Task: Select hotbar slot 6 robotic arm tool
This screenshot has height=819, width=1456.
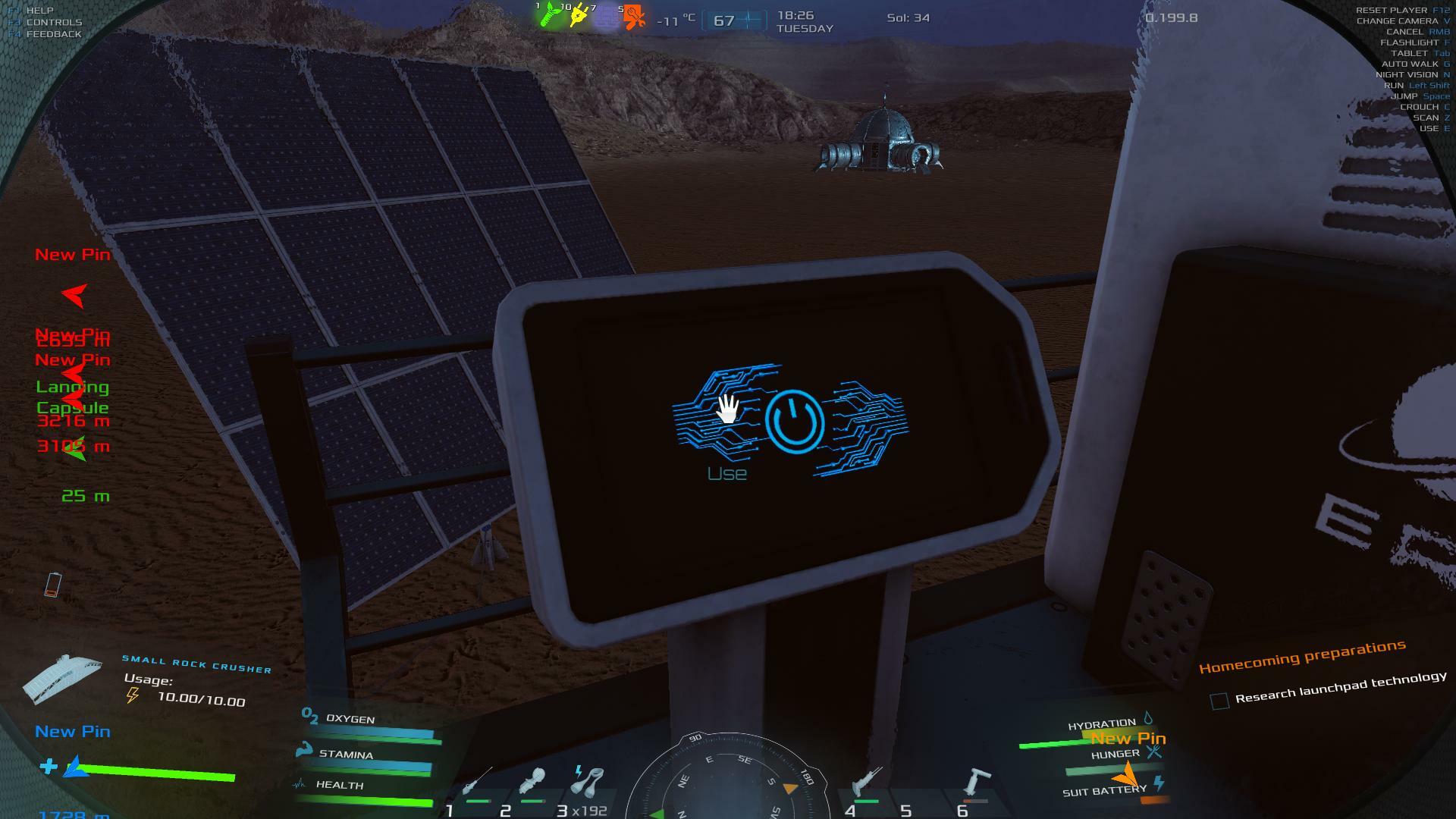Action: coord(976,783)
